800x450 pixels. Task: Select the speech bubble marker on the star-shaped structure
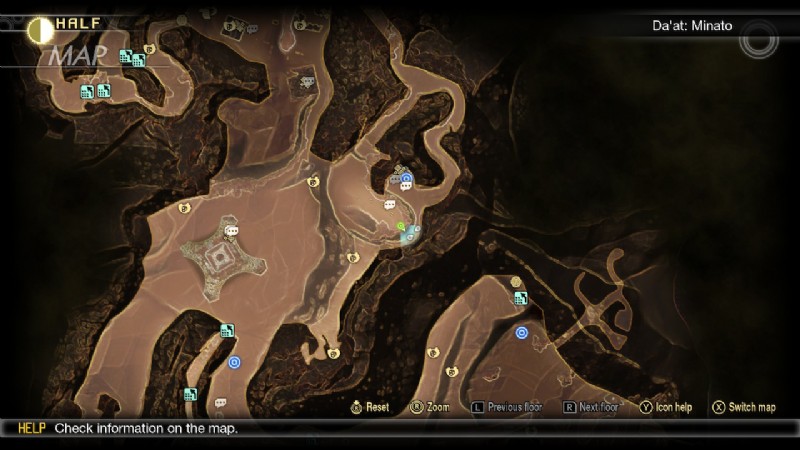click(232, 231)
